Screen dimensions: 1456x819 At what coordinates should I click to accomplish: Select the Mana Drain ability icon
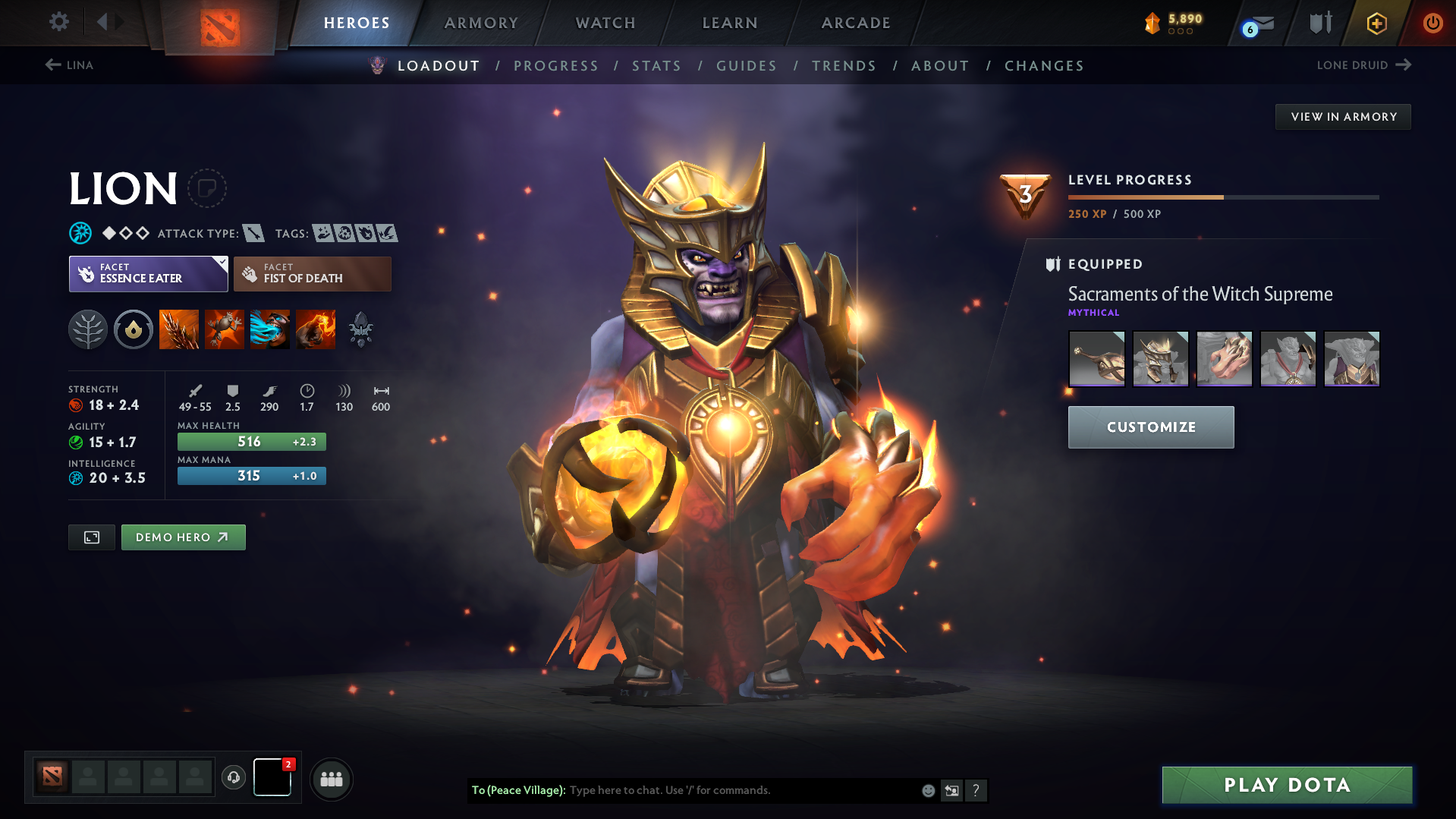(270, 329)
